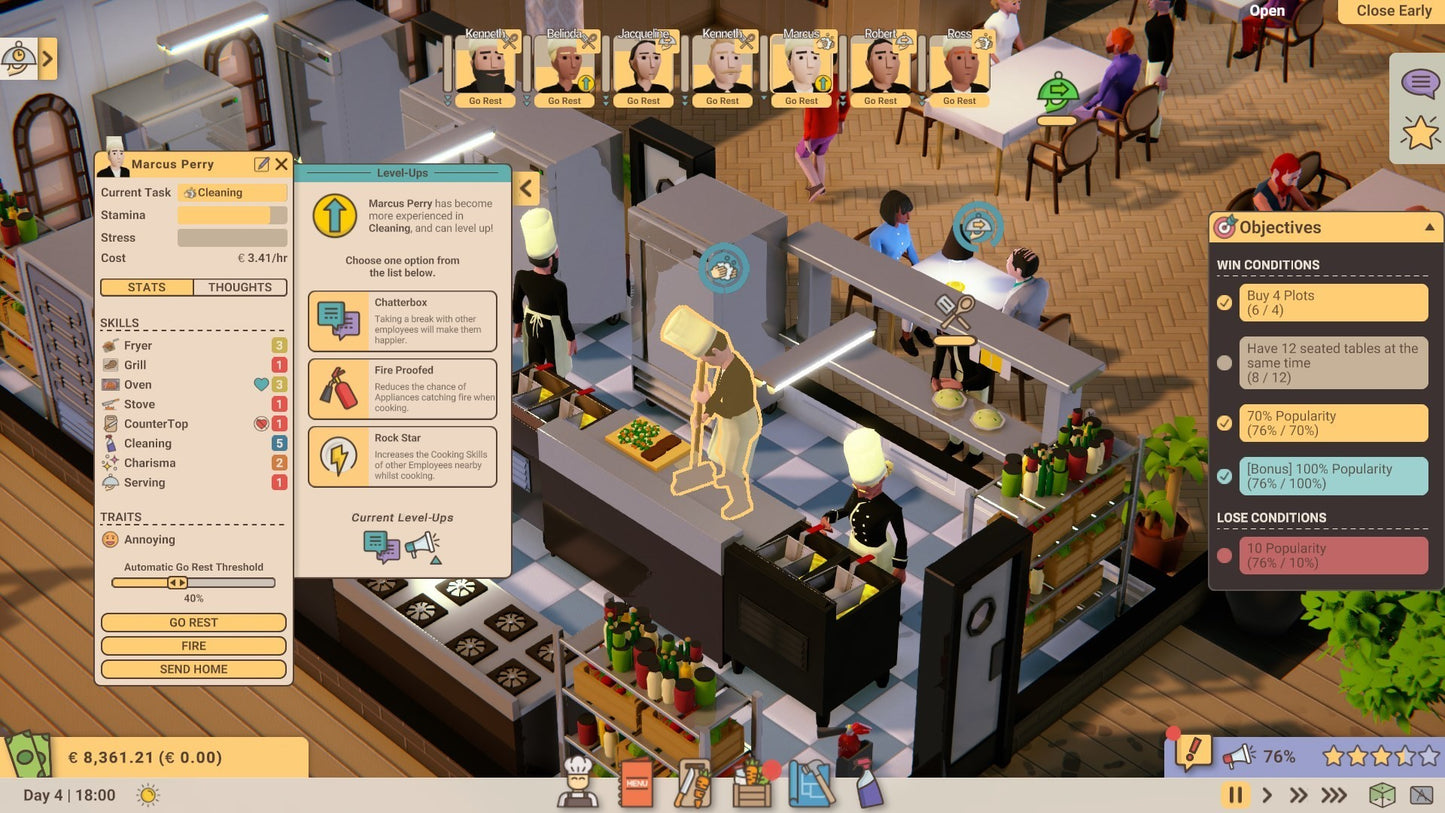The height and width of the screenshot is (813, 1445).
Task: Toggle the wall visibility icon bottom right
Action: click(1422, 795)
